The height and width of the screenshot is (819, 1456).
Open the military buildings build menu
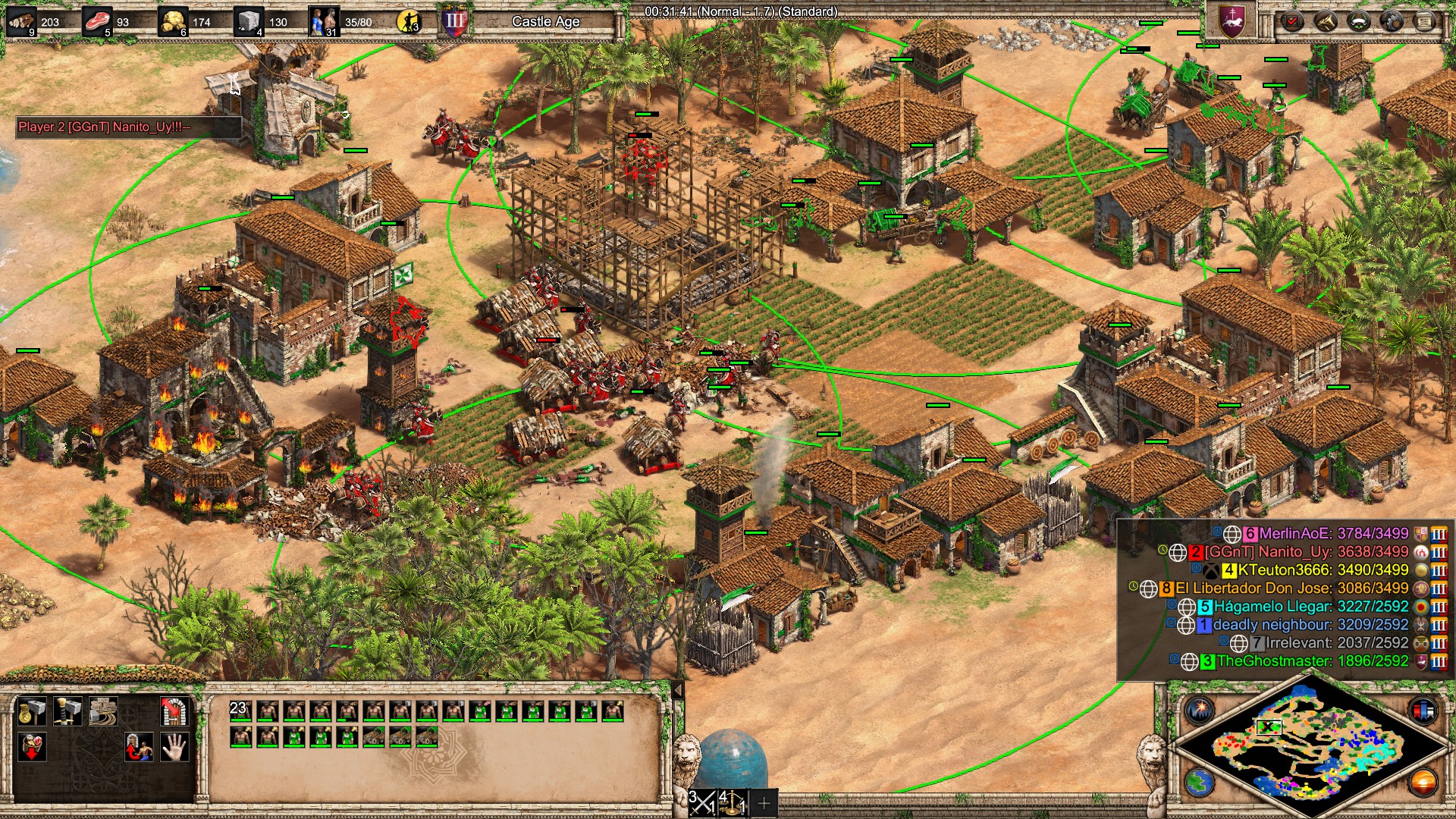coord(67,712)
